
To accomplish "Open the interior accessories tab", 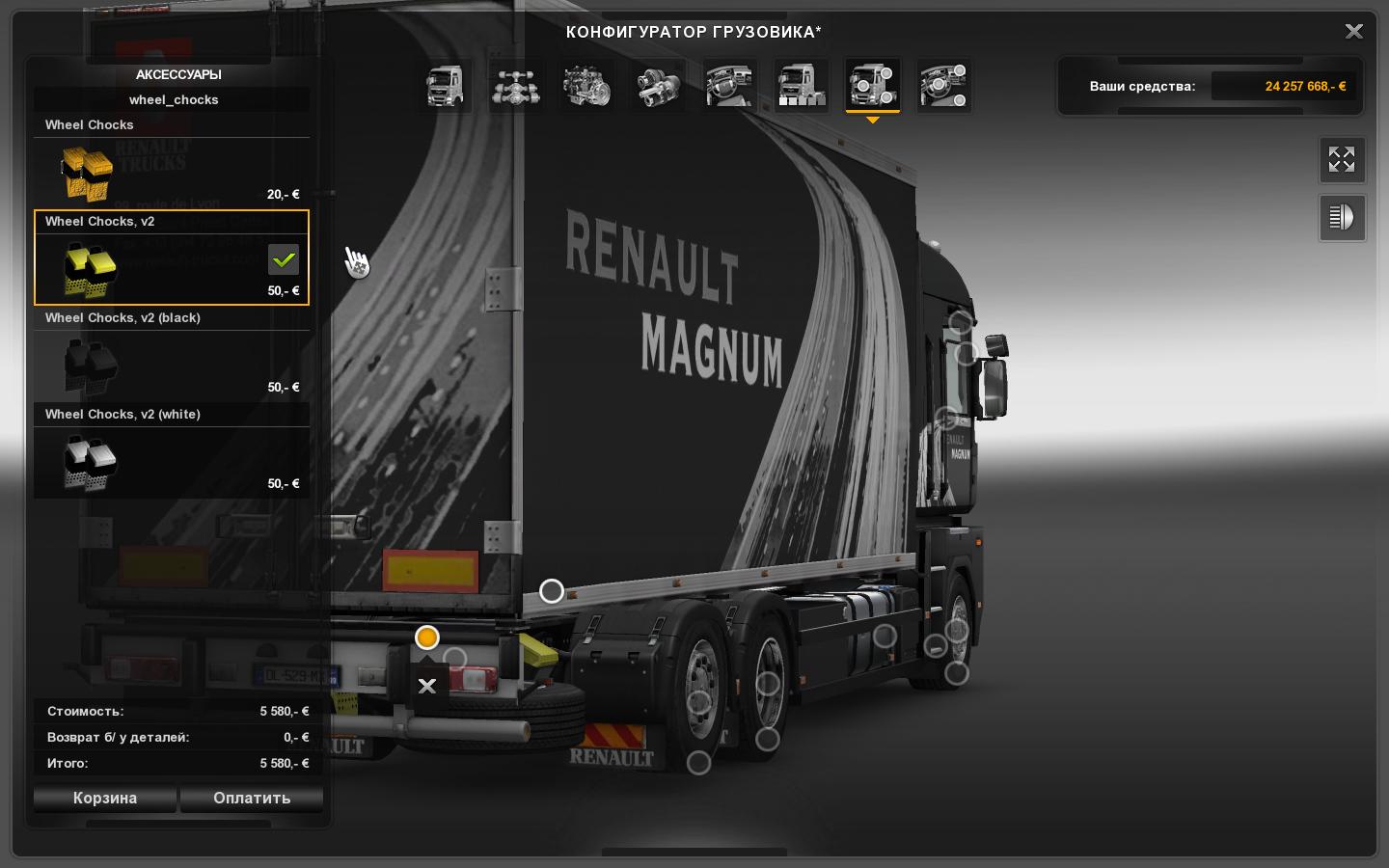I will tap(943, 86).
